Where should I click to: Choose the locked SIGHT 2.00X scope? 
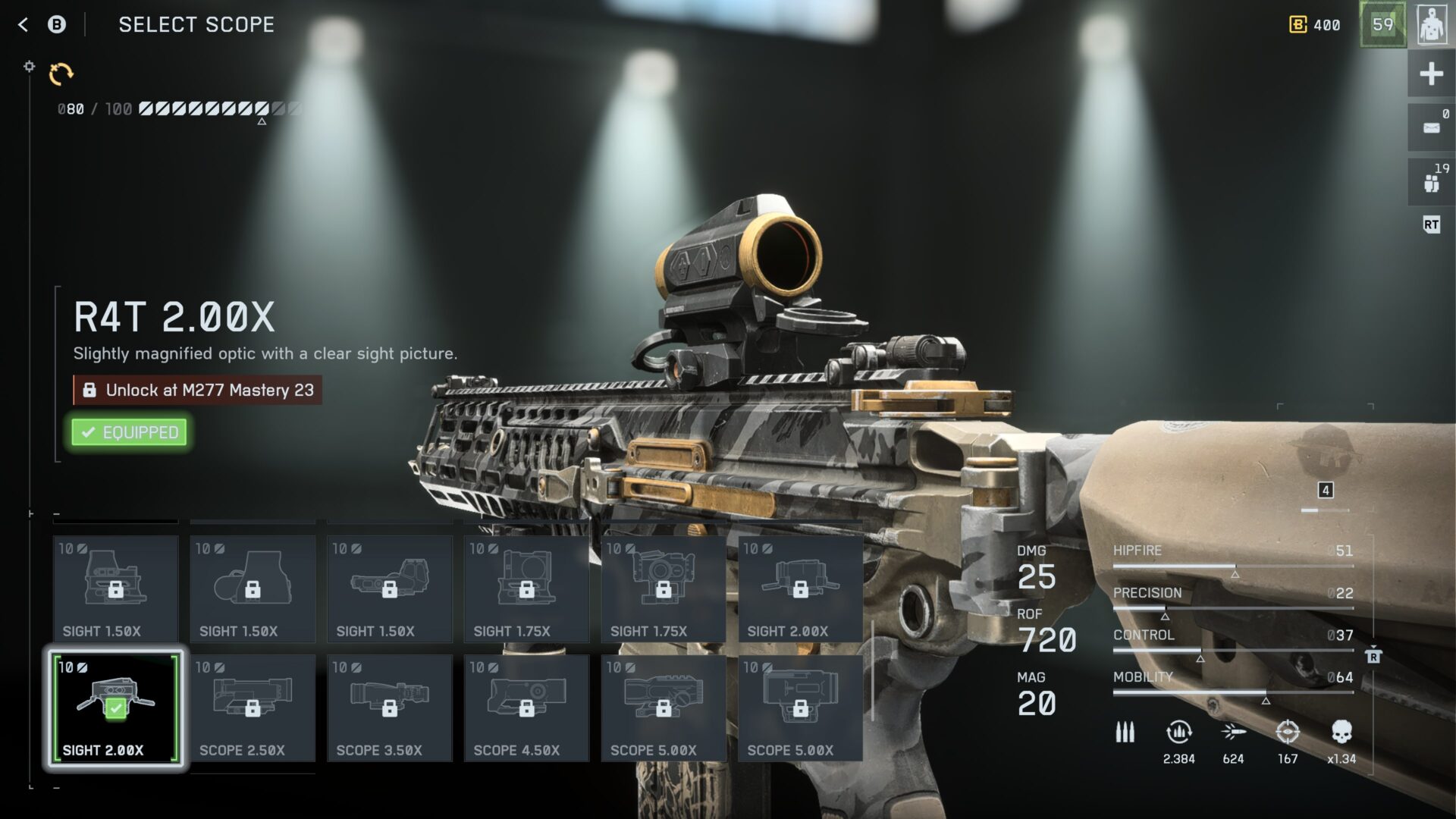(x=800, y=589)
